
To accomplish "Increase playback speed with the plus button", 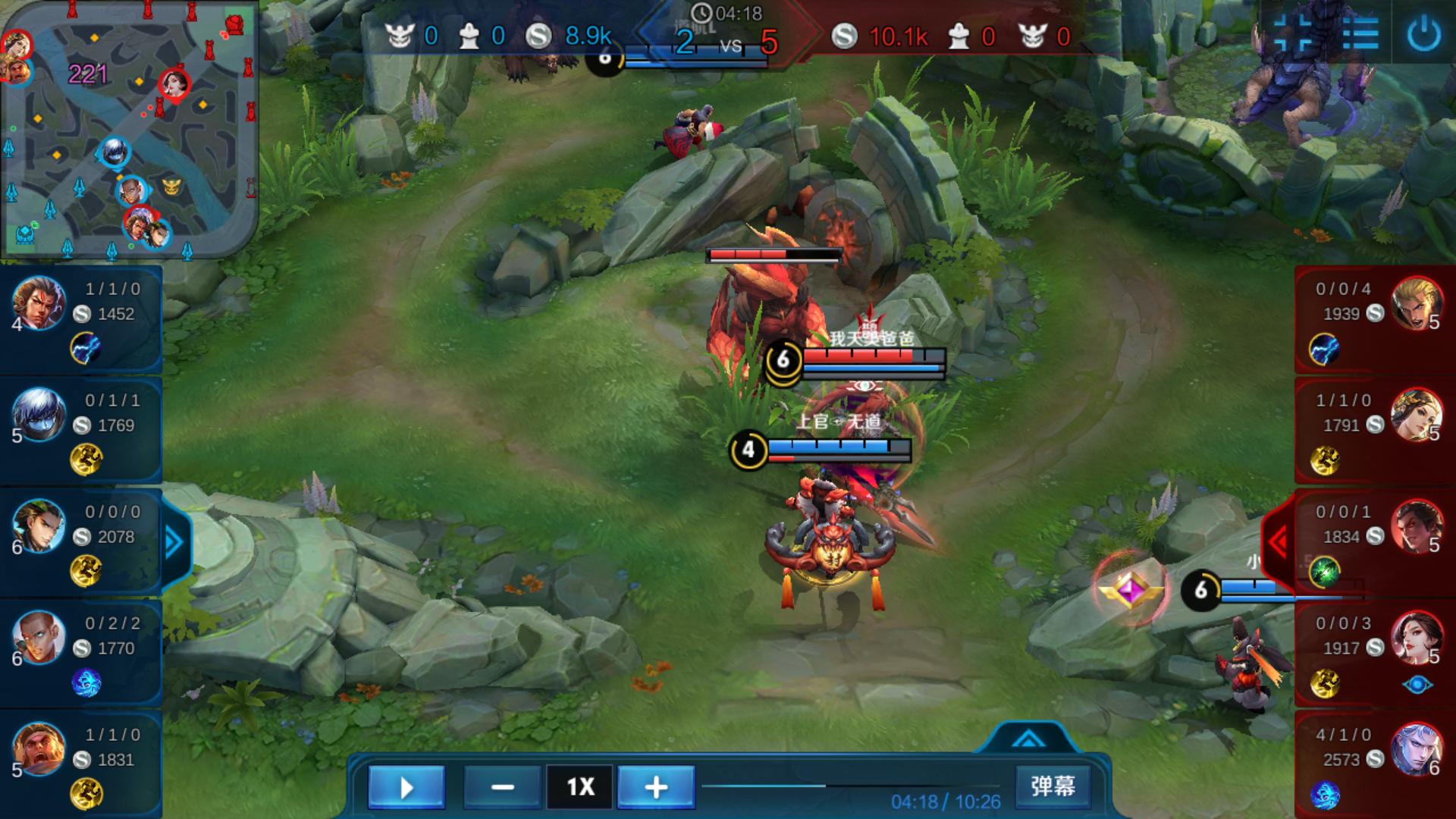I will pos(656,787).
